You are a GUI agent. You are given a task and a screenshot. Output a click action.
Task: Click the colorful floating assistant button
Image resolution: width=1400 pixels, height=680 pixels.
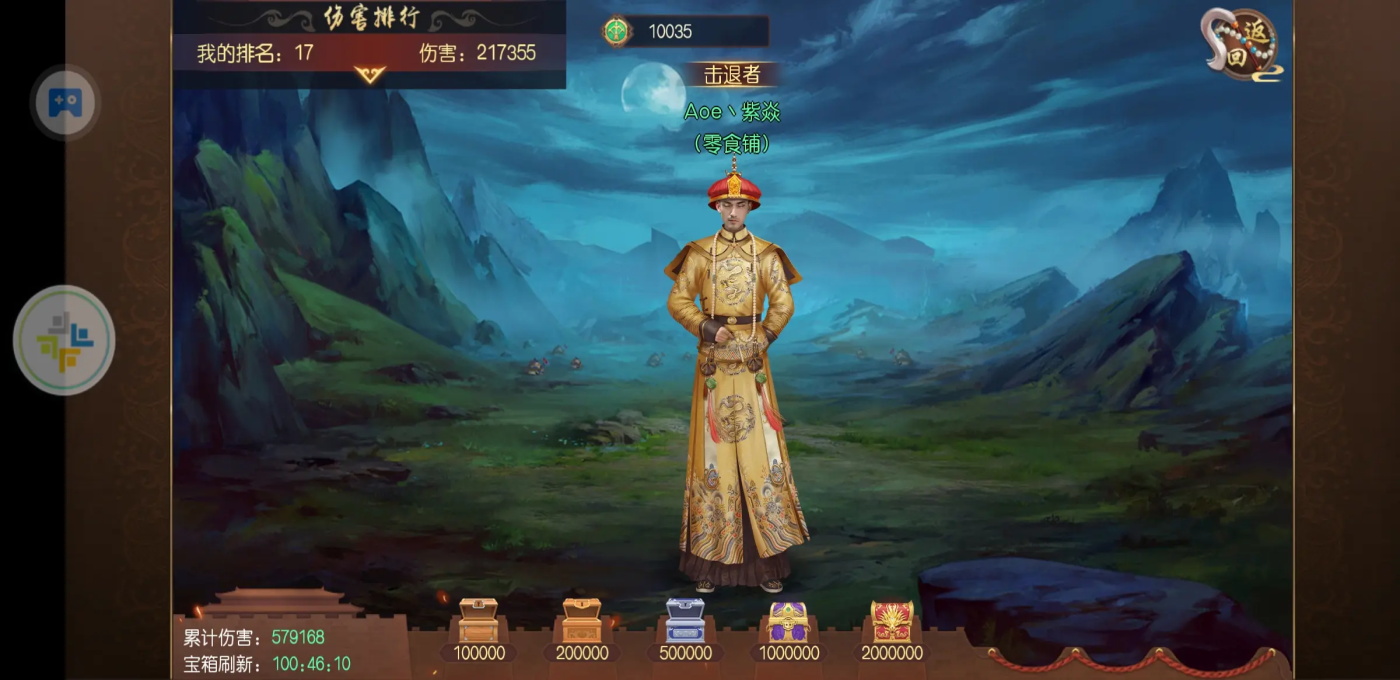click(x=64, y=340)
